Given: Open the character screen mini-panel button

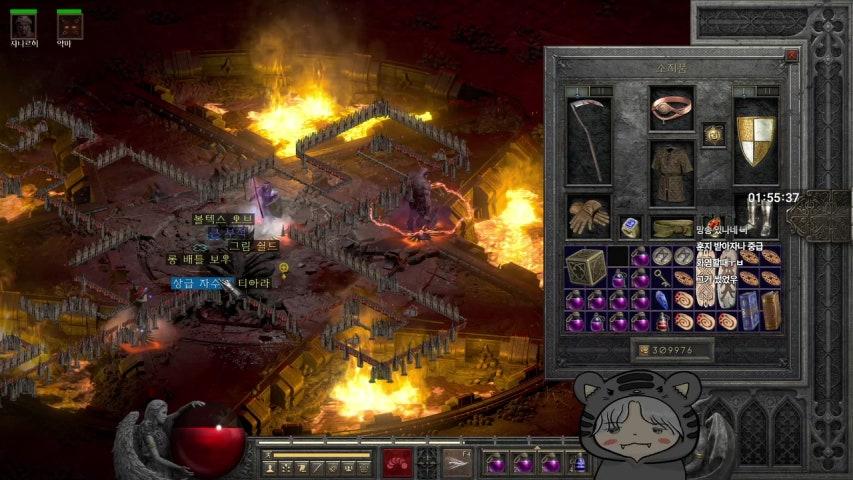Looking at the screenshot, I should [x=270, y=467].
